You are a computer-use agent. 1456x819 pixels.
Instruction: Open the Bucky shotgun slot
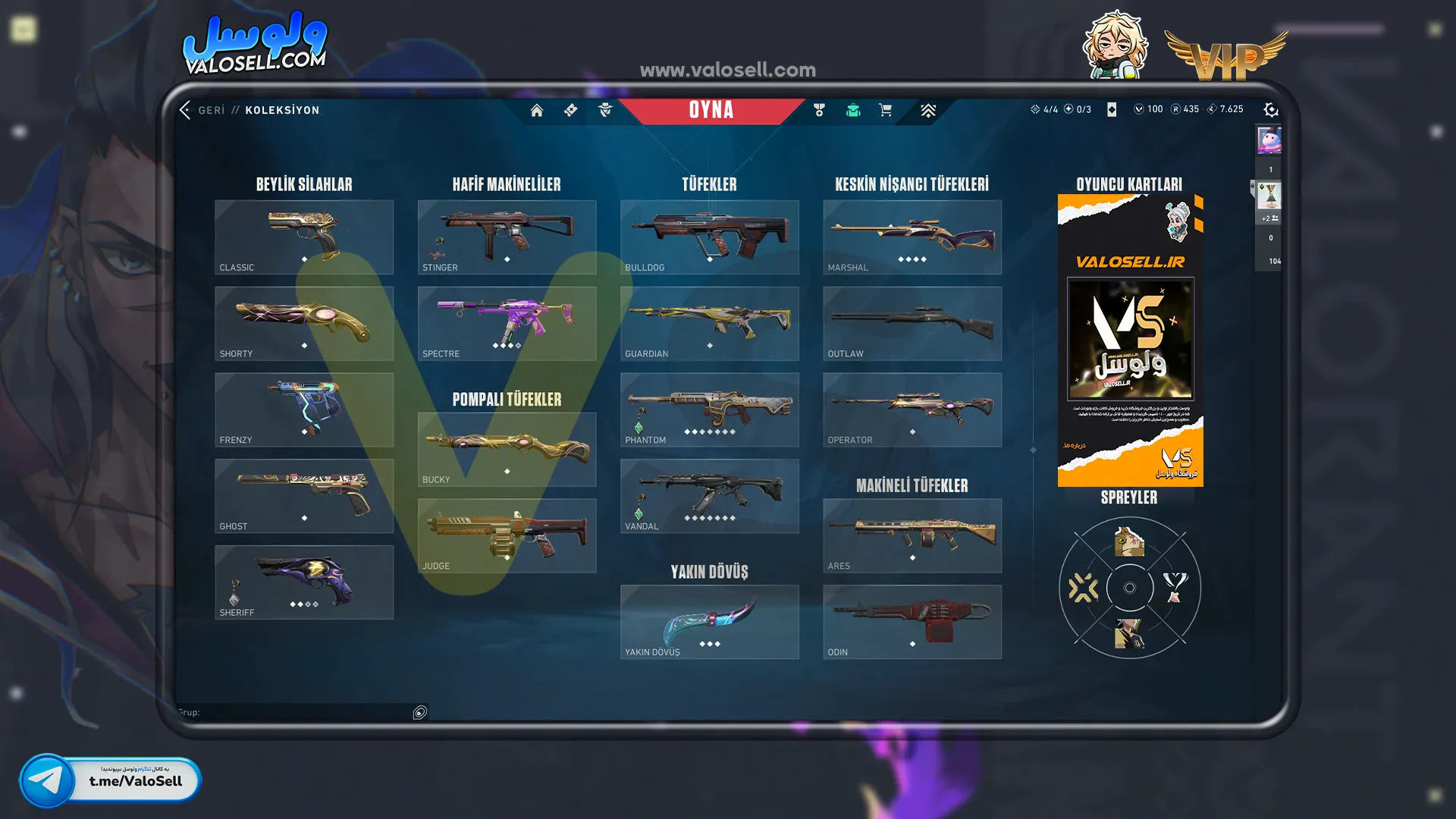tap(507, 450)
